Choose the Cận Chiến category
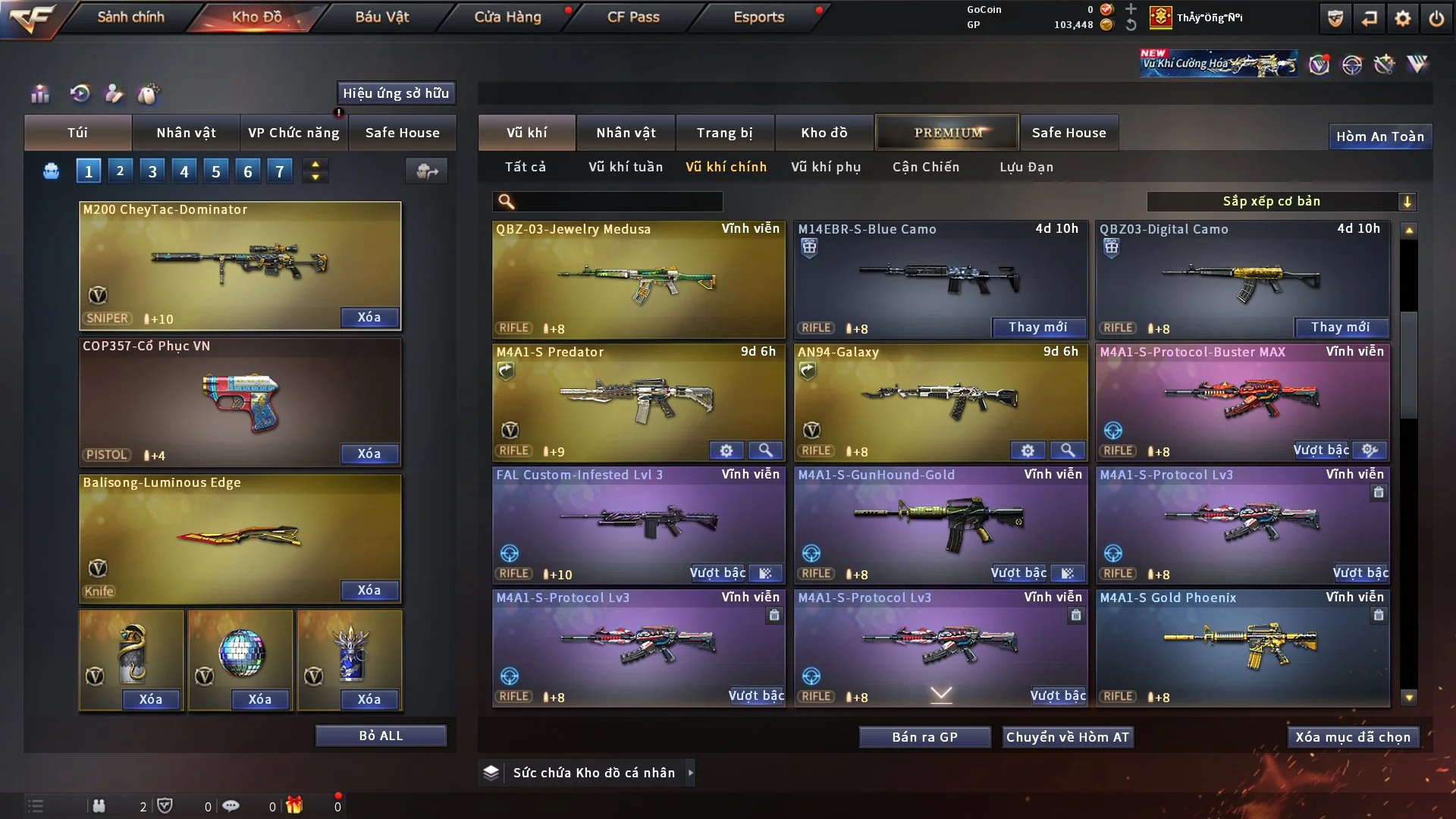1456x819 pixels. 926,167
